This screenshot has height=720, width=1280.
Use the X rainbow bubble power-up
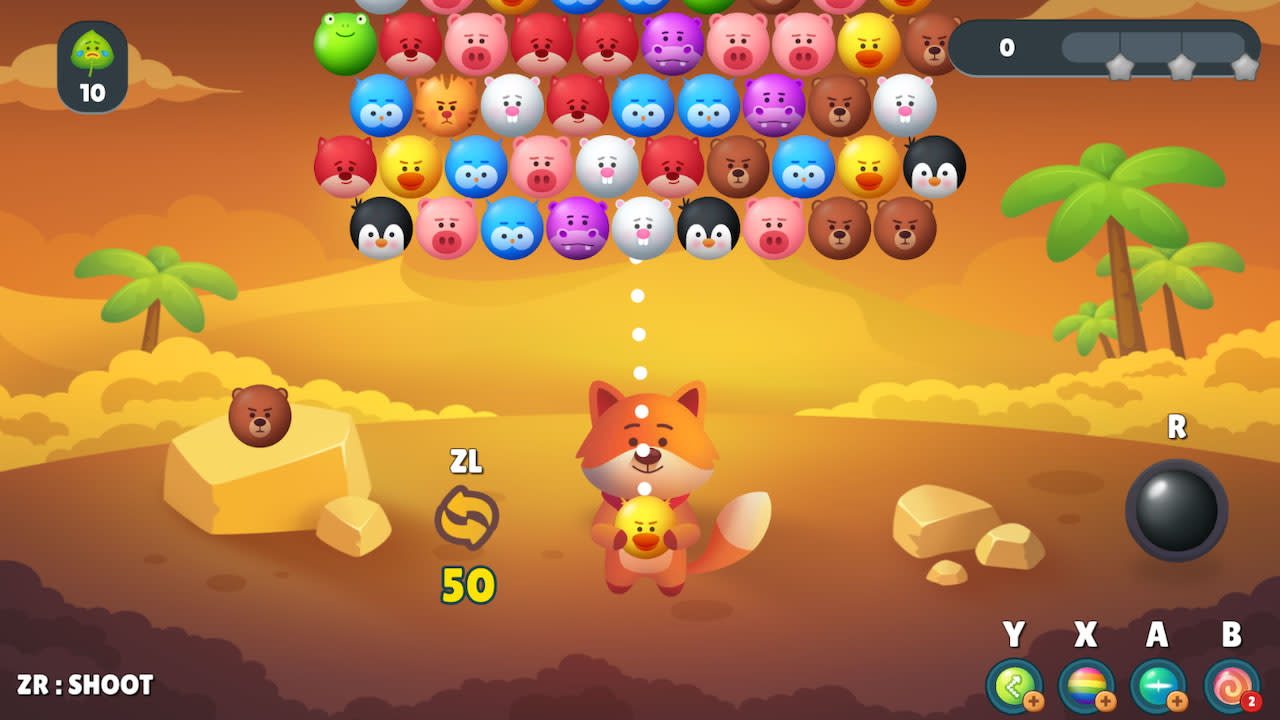pos(1086,688)
